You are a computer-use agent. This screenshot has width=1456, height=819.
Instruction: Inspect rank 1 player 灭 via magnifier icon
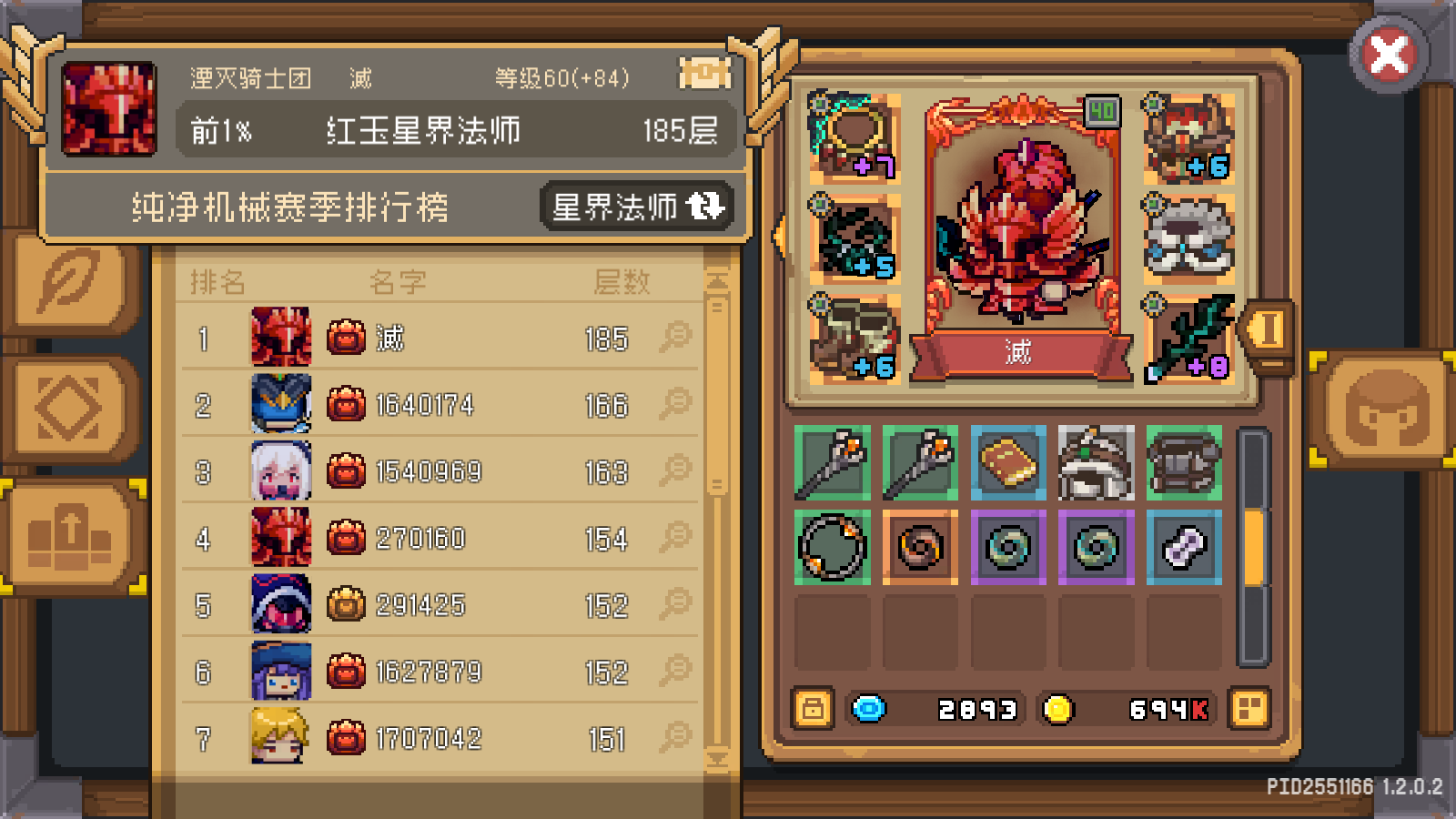coord(677,338)
